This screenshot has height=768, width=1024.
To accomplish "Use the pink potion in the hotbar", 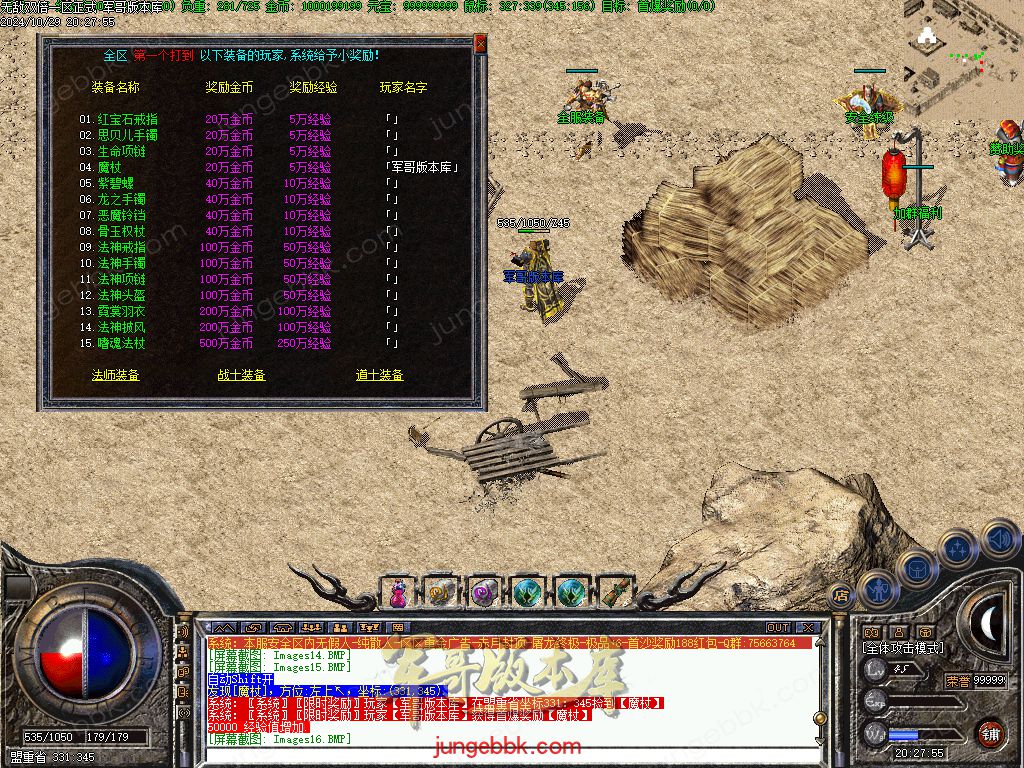I will [398, 592].
